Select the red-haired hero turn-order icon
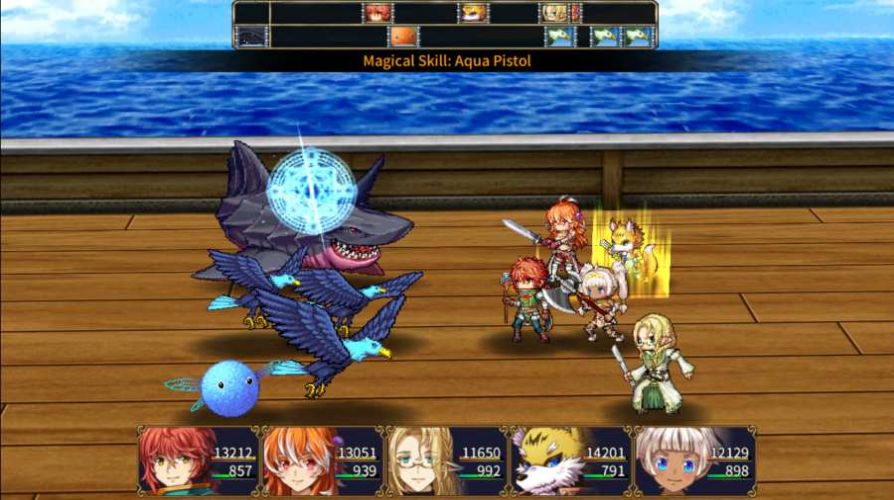 pos(377,13)
